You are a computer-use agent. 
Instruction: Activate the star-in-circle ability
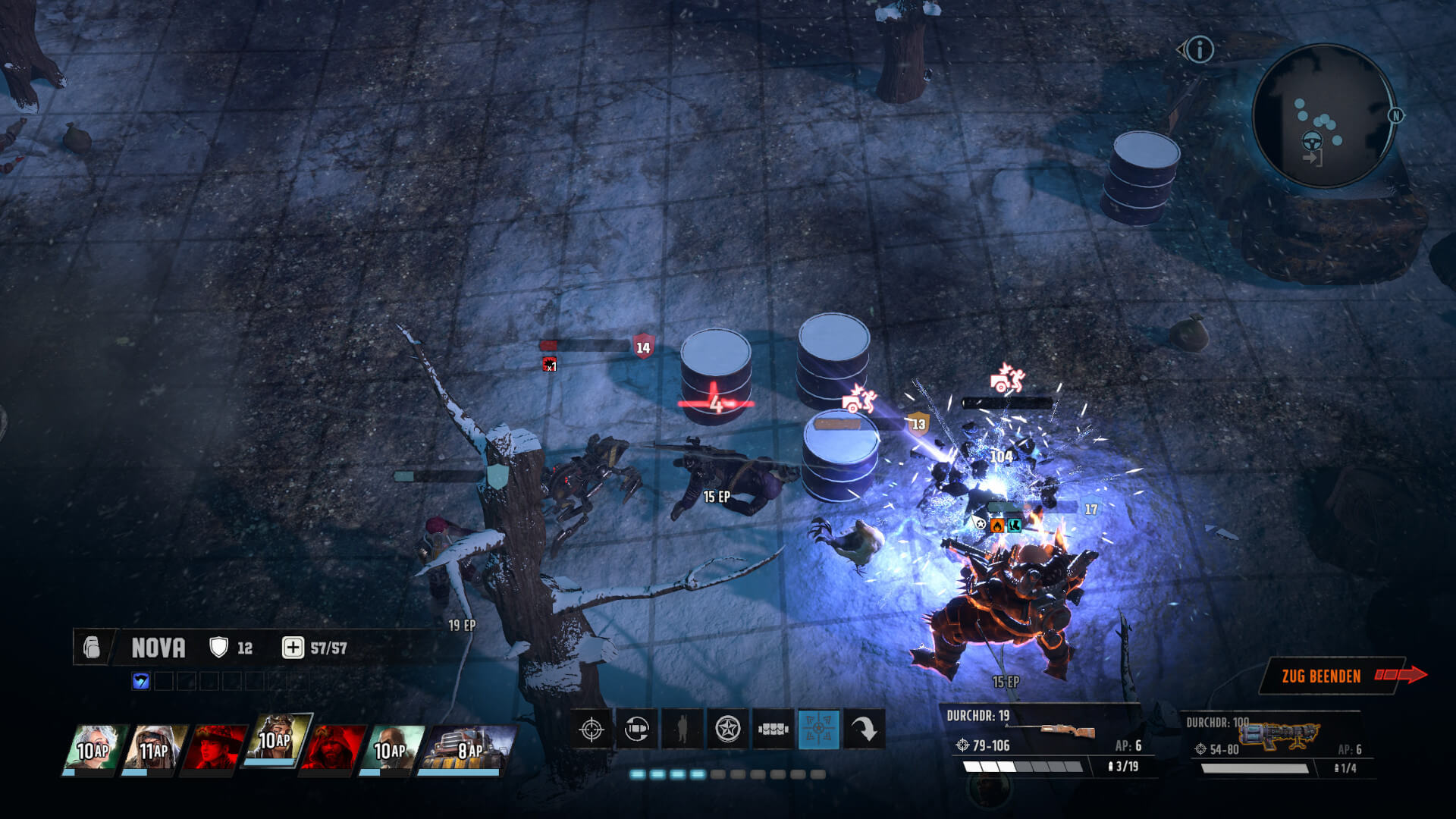(728, 730)
